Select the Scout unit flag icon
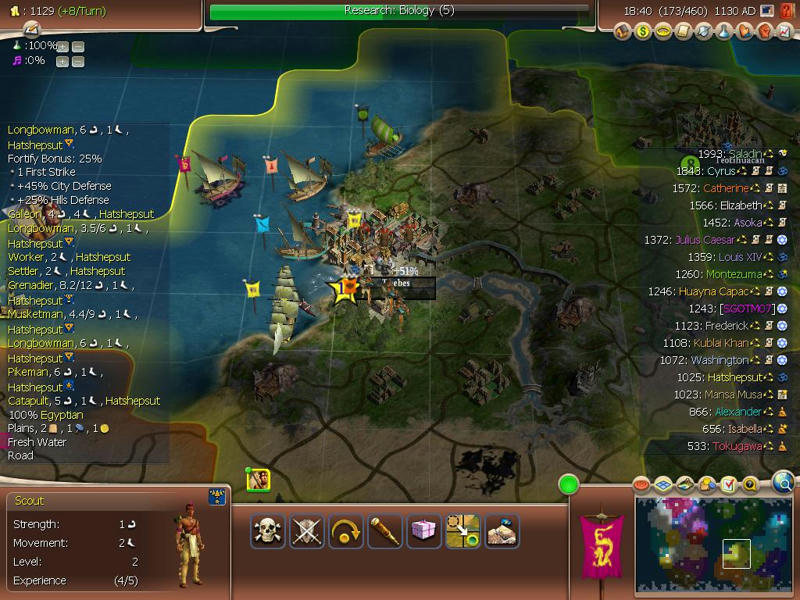 click(x=258, y=480)
